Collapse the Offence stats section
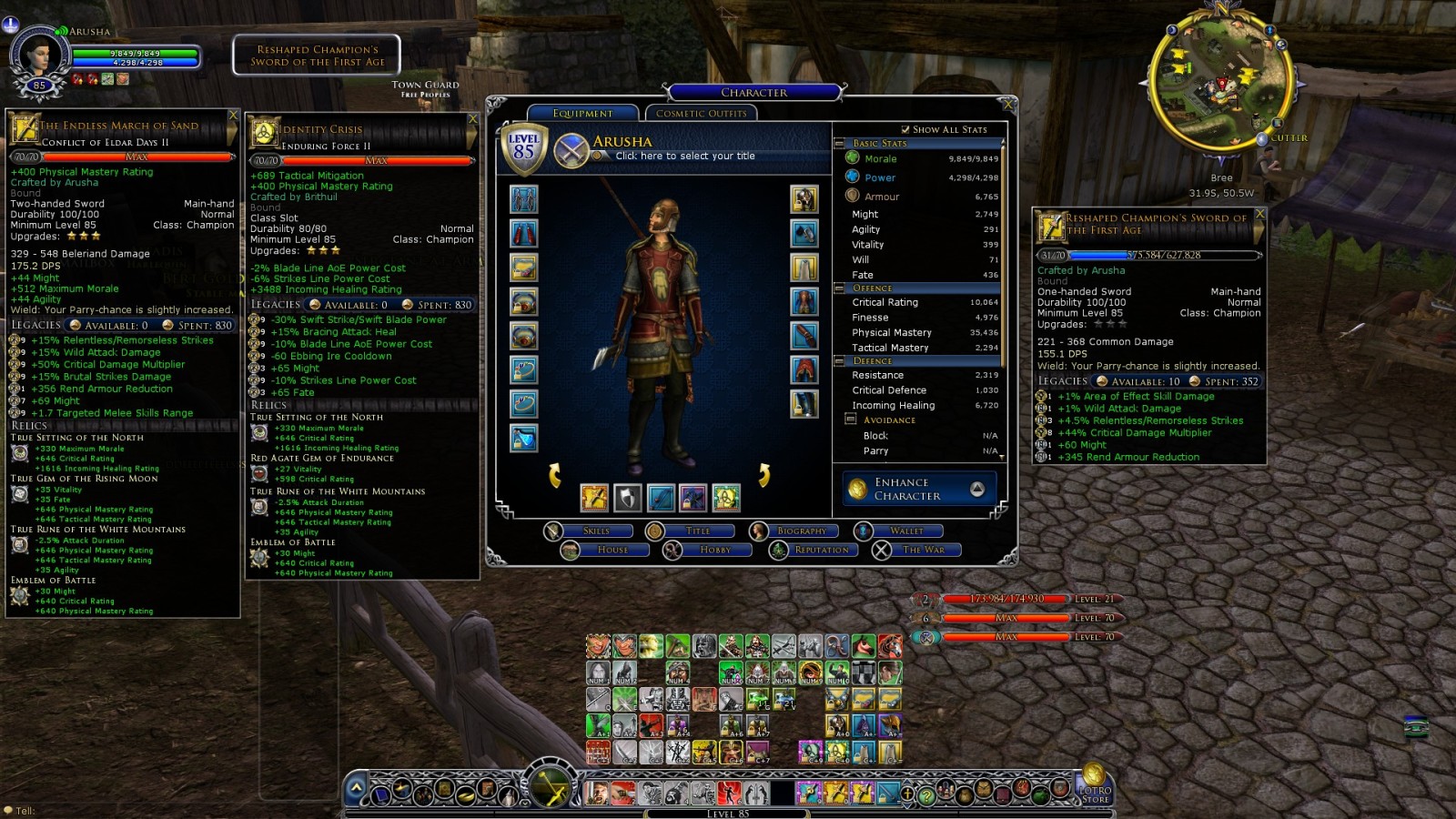Screen dimensions: 1456x819 [840, 288]
